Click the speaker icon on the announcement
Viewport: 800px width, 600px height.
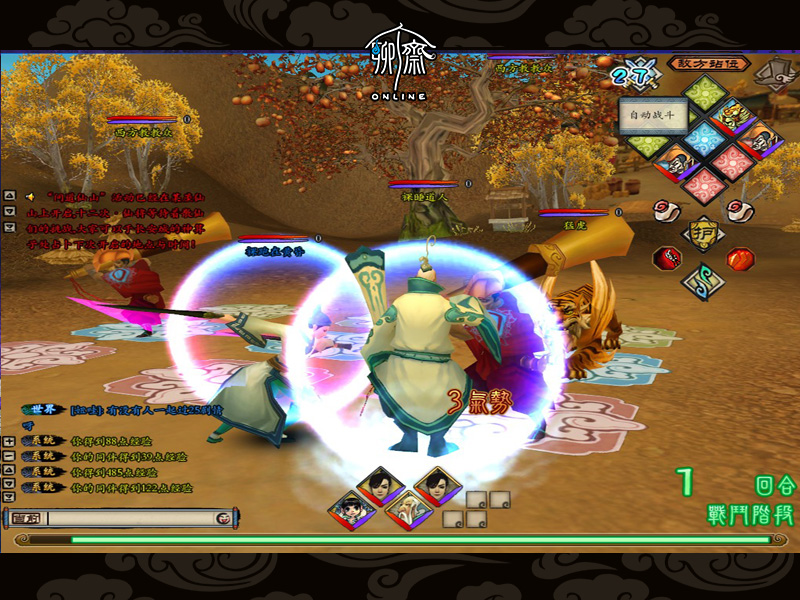(x=31, y=196)
